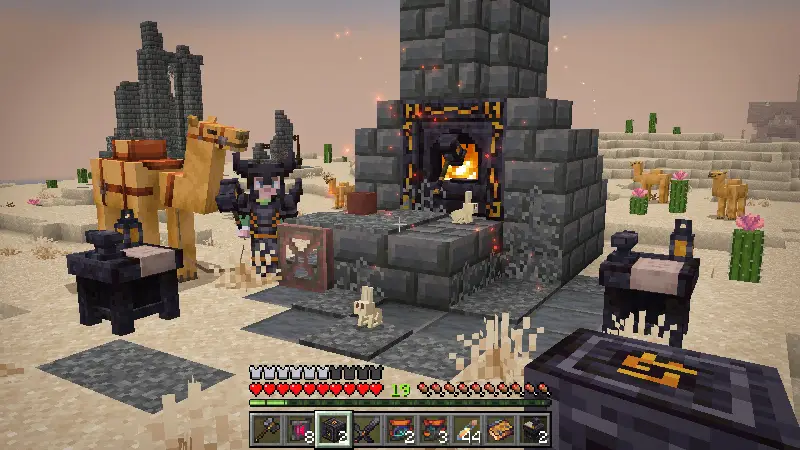Image resolution: width=800 pixels, height=450 pixels.
Task: Select the stack of 44 in hotbar
Action: [468, 429]
